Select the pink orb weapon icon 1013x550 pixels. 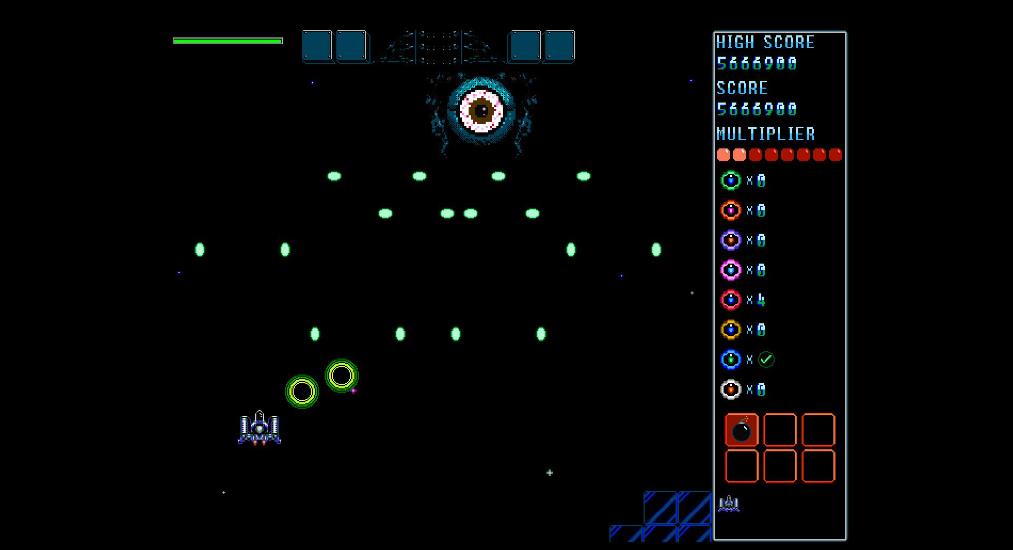731,270
